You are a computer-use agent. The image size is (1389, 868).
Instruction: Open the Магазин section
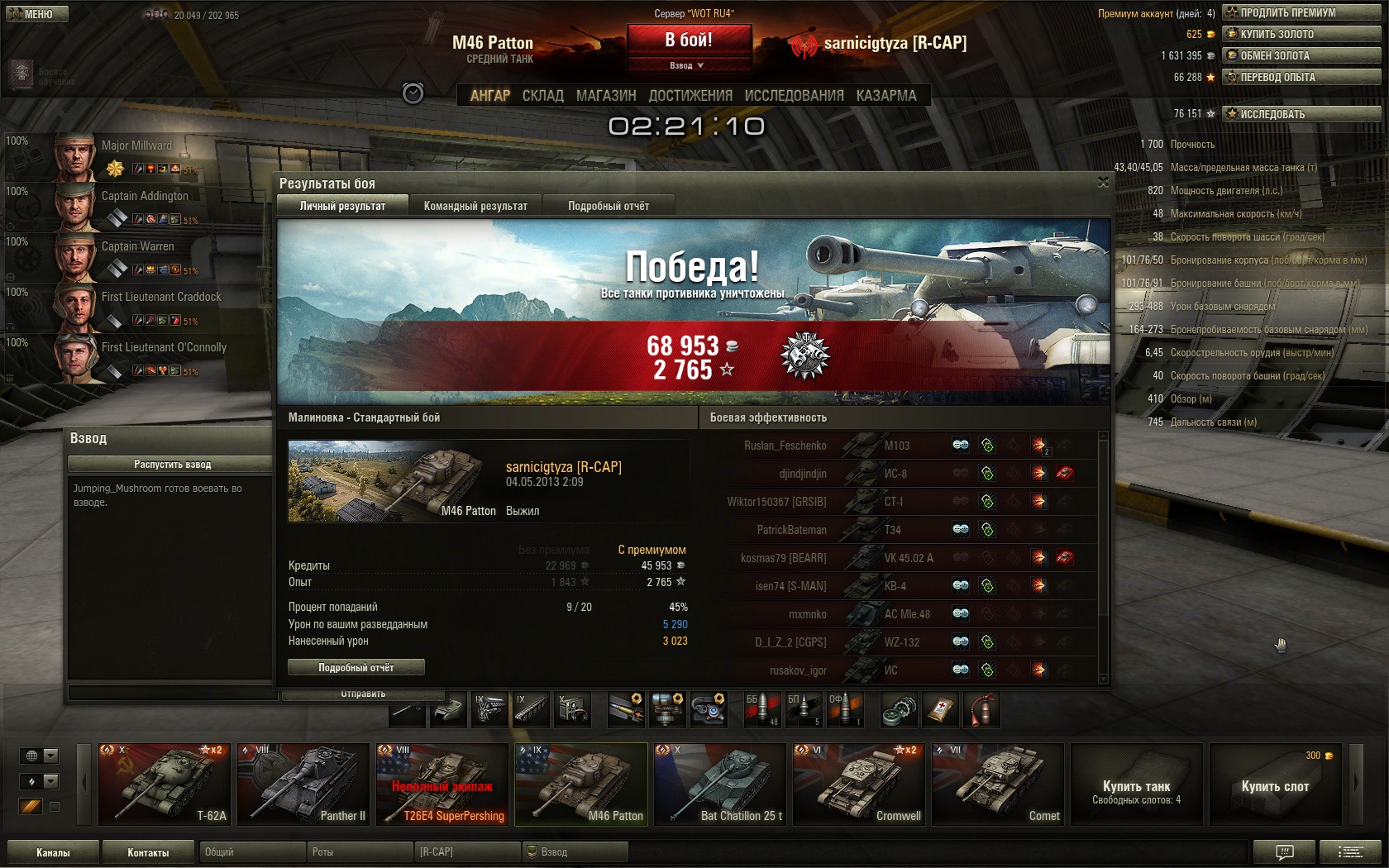[x=606, y=96]
